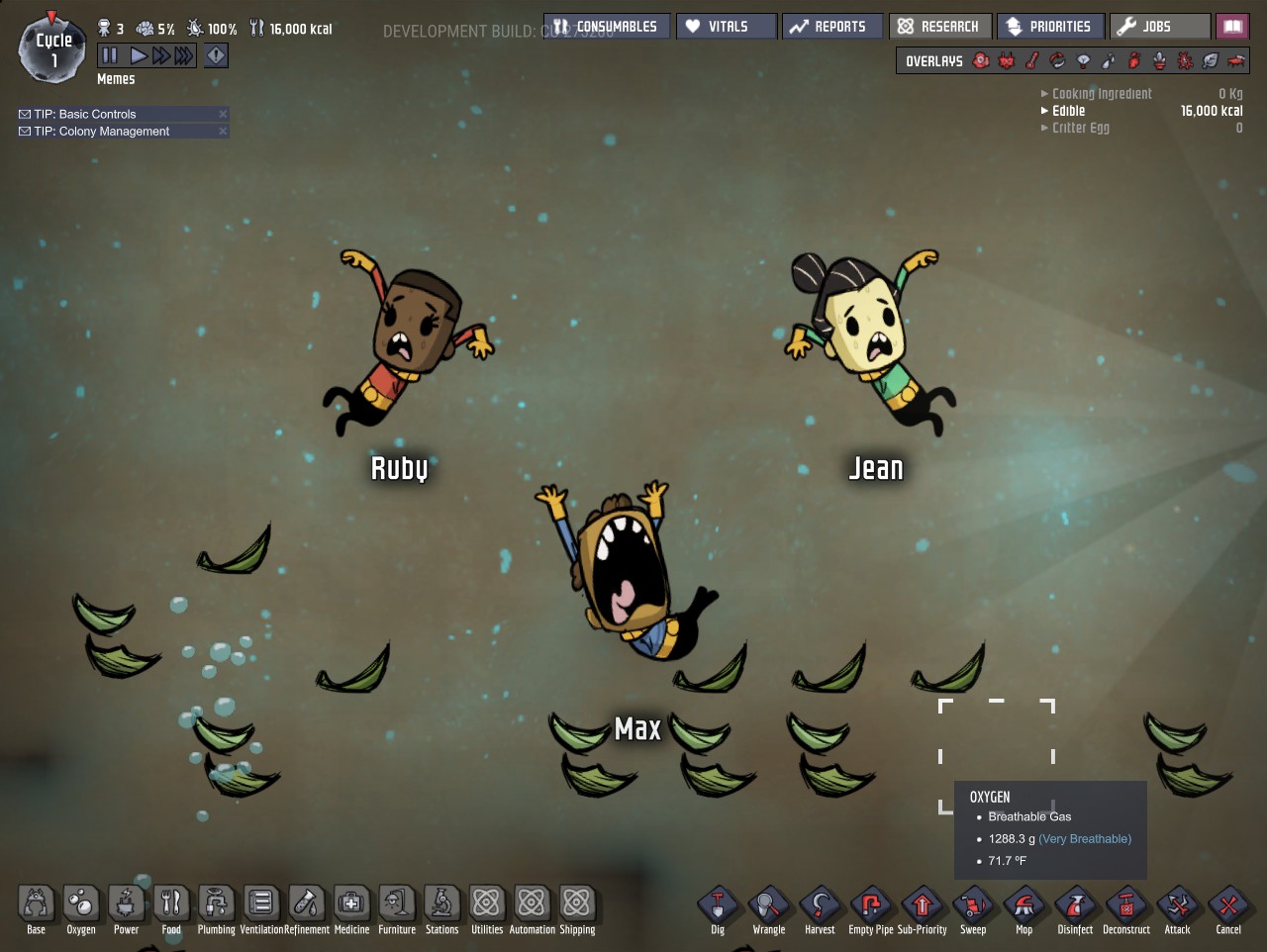Viewport: 1267px width, 952px height.
Task: Open the Colony Management tip
Action: point(101,132)
